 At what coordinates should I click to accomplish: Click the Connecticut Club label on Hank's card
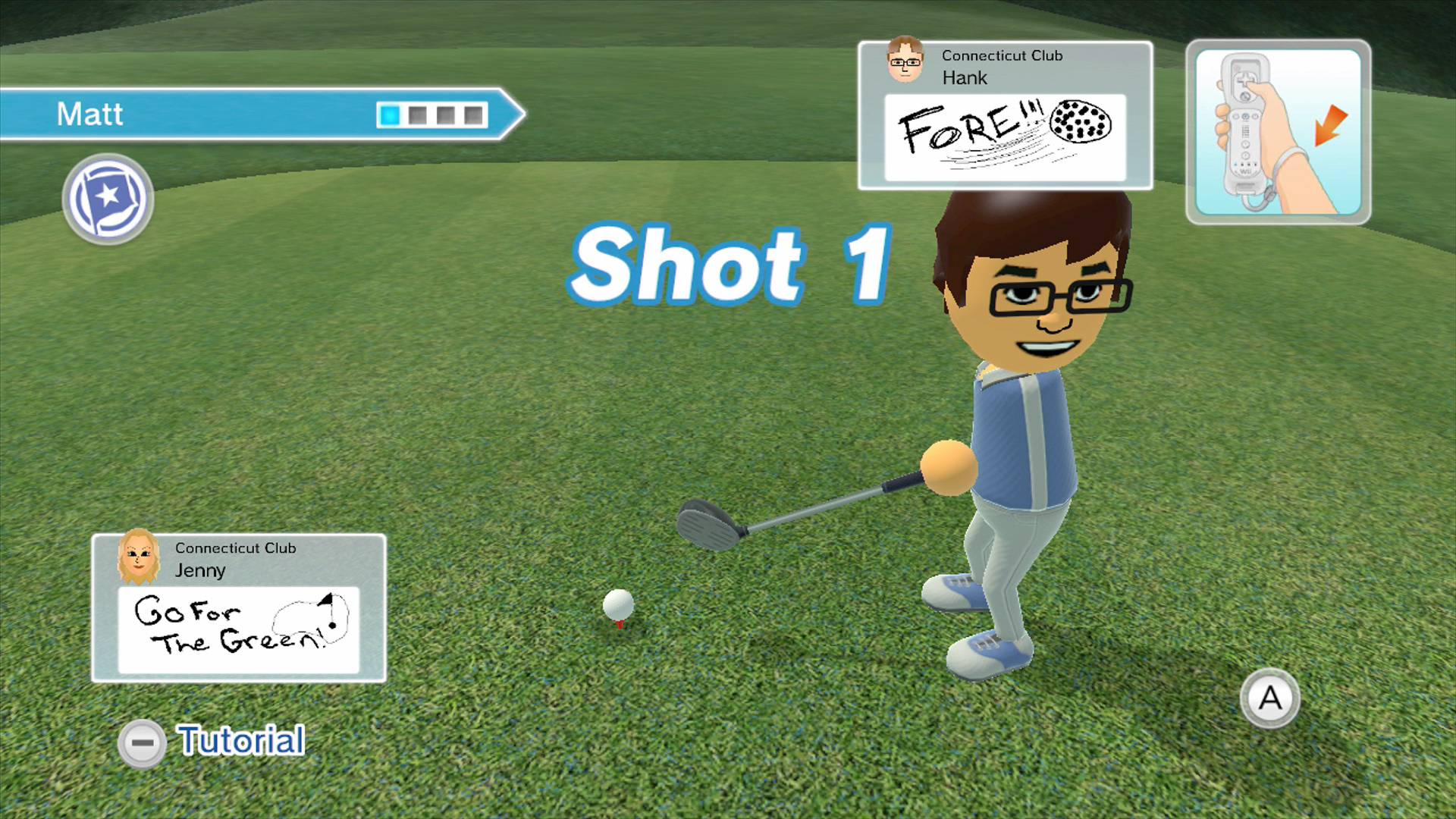[x=1002, y=55]
